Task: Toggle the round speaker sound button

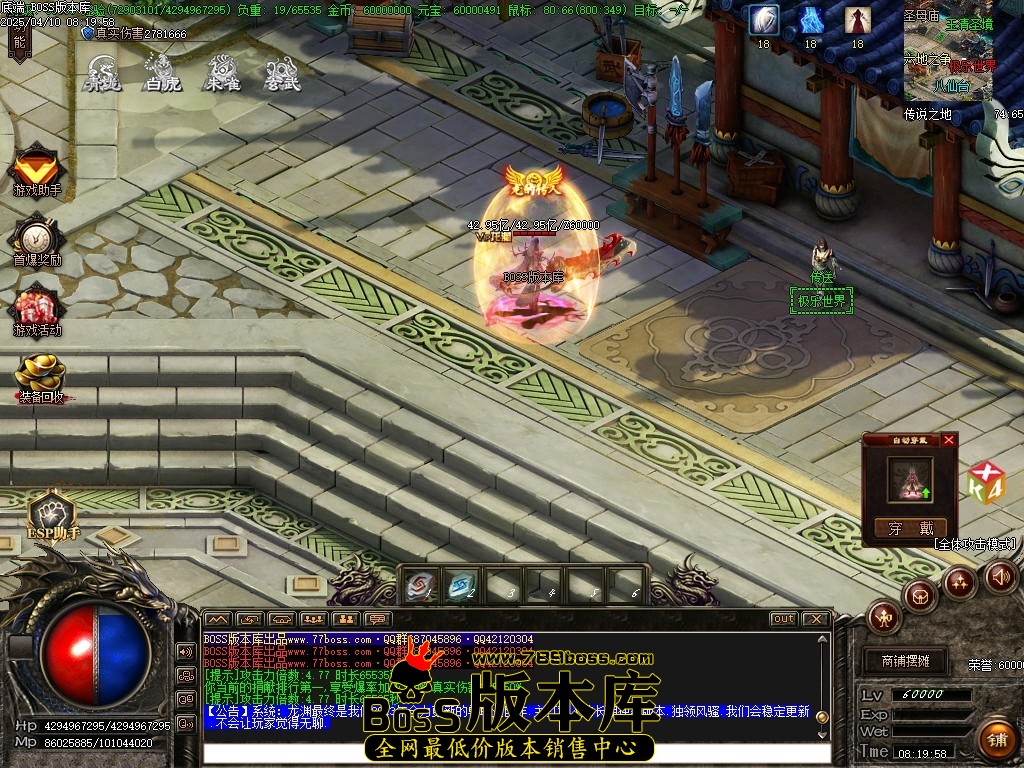Action: click(x=1001, y=576)
